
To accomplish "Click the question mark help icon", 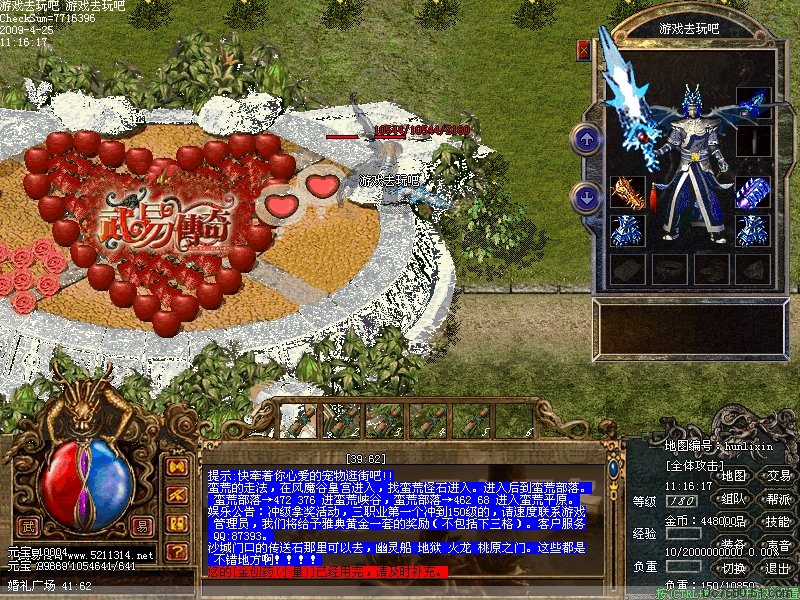I will [x=176, y=551].
